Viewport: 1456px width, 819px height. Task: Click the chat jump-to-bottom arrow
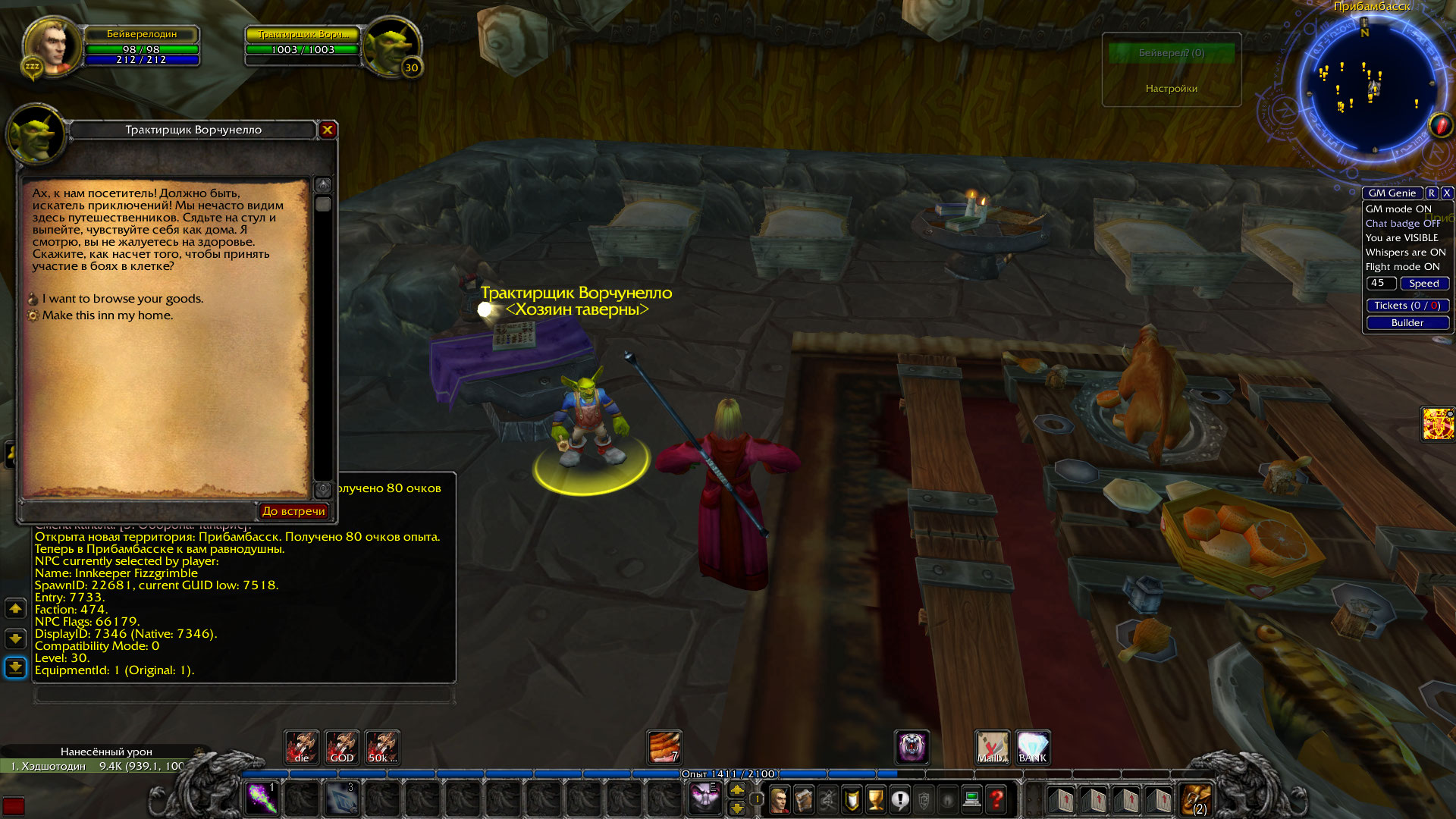coord(14,666)
